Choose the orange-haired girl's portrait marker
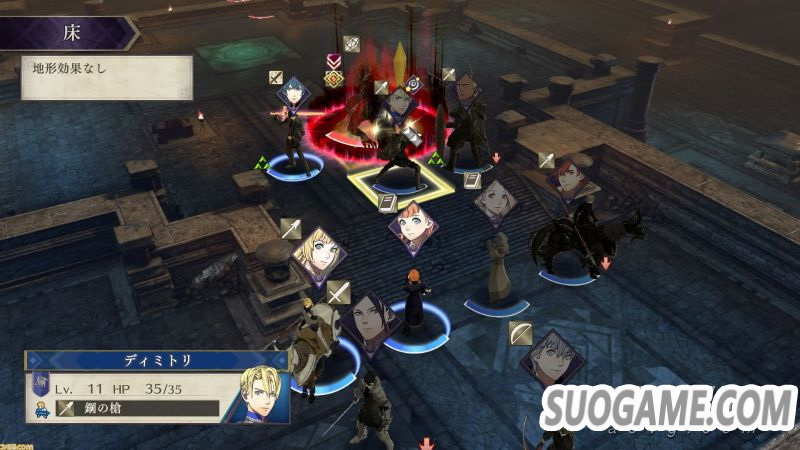The width and height of the screenshot is (800, 450). [x=412, y=224]
